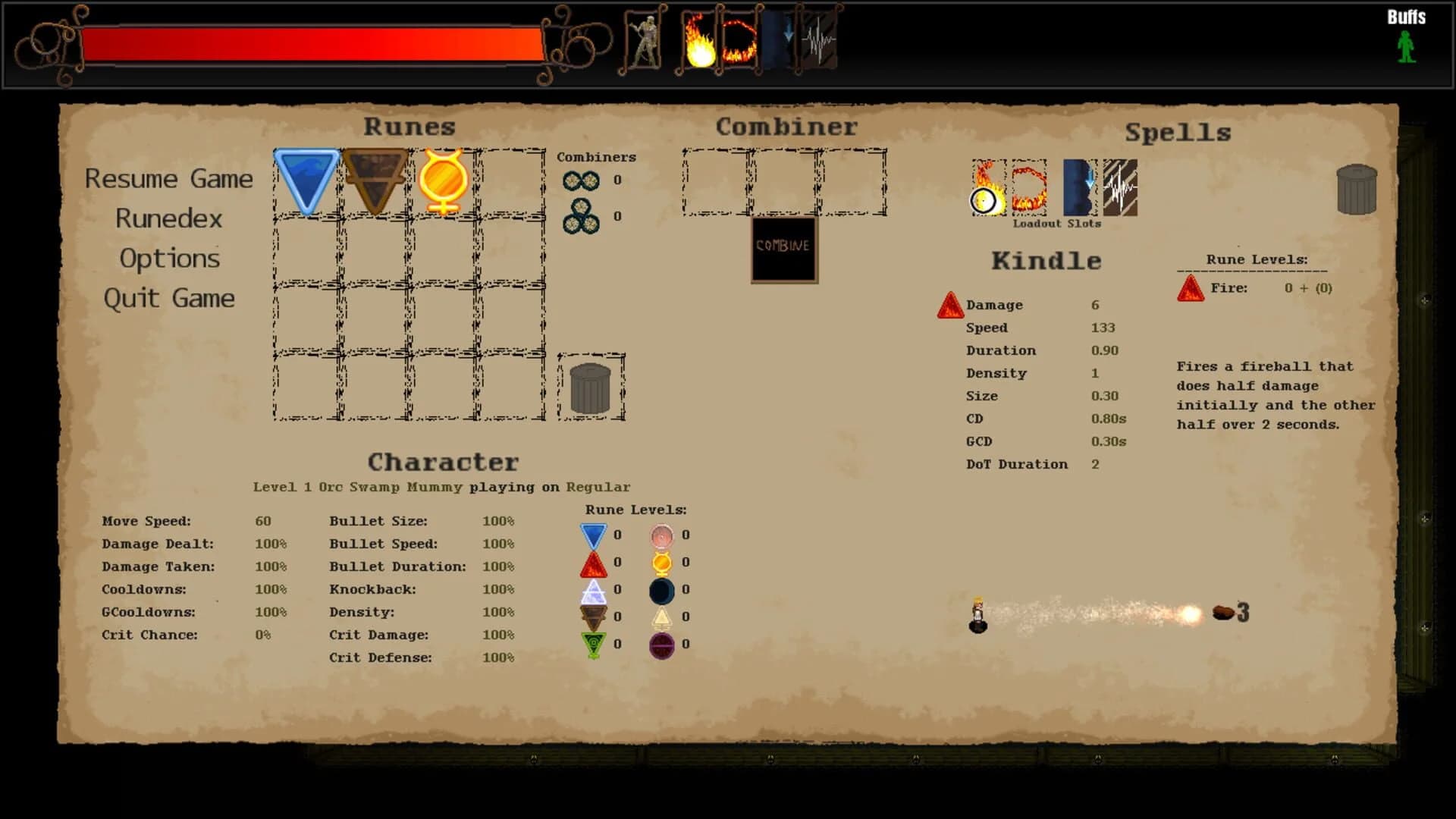Select the waveform spell in Loadout Slots
Screen dimensions: 1456x819
(x=1121, y=187)
